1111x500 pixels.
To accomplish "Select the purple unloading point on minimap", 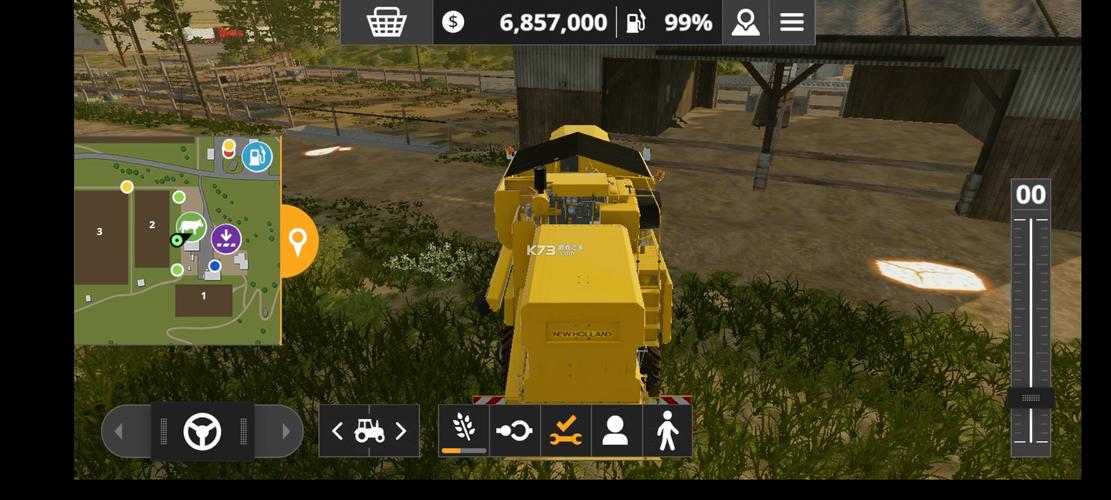I will click(x=226, y=238).
